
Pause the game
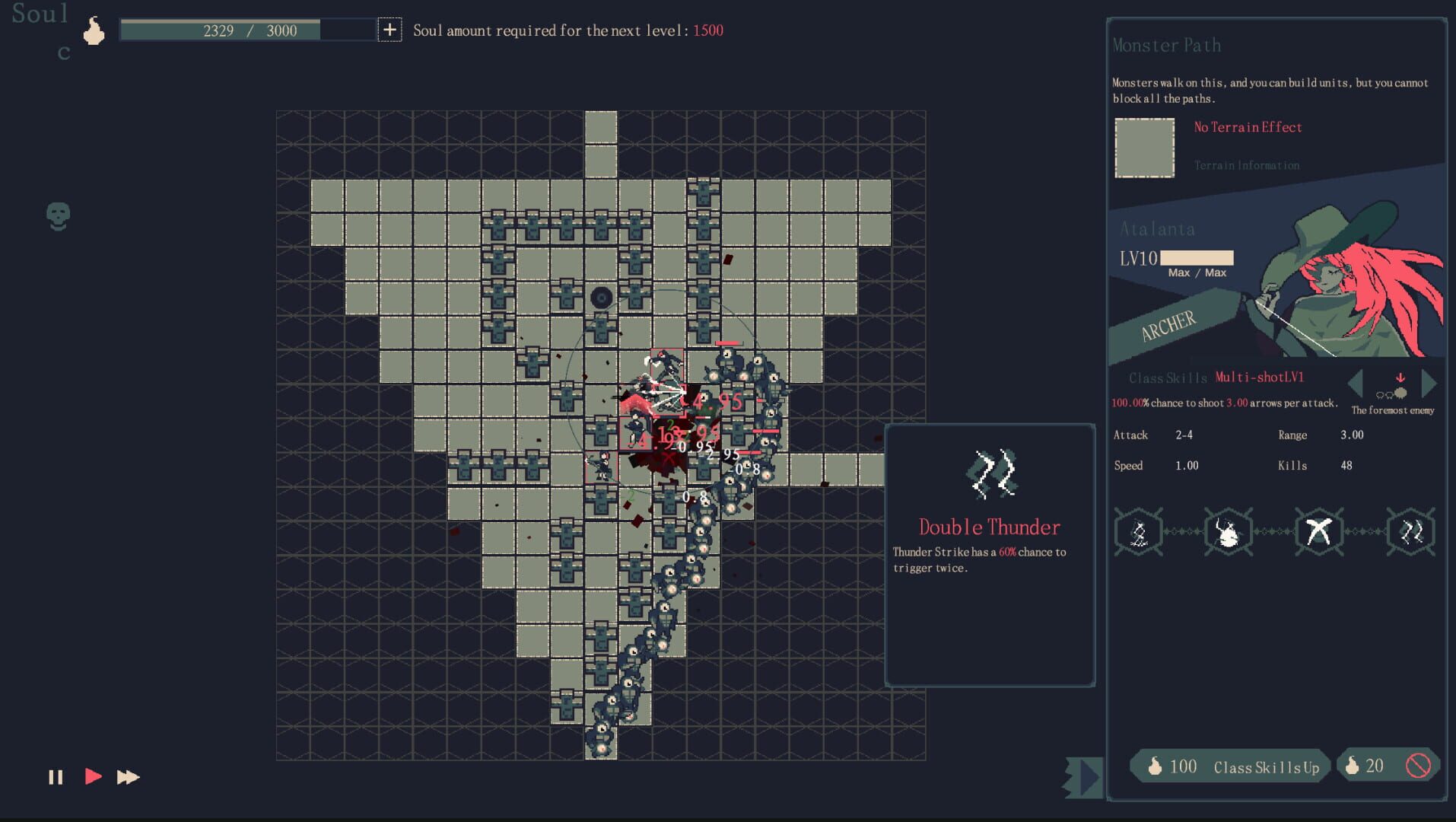click(55, 777)
